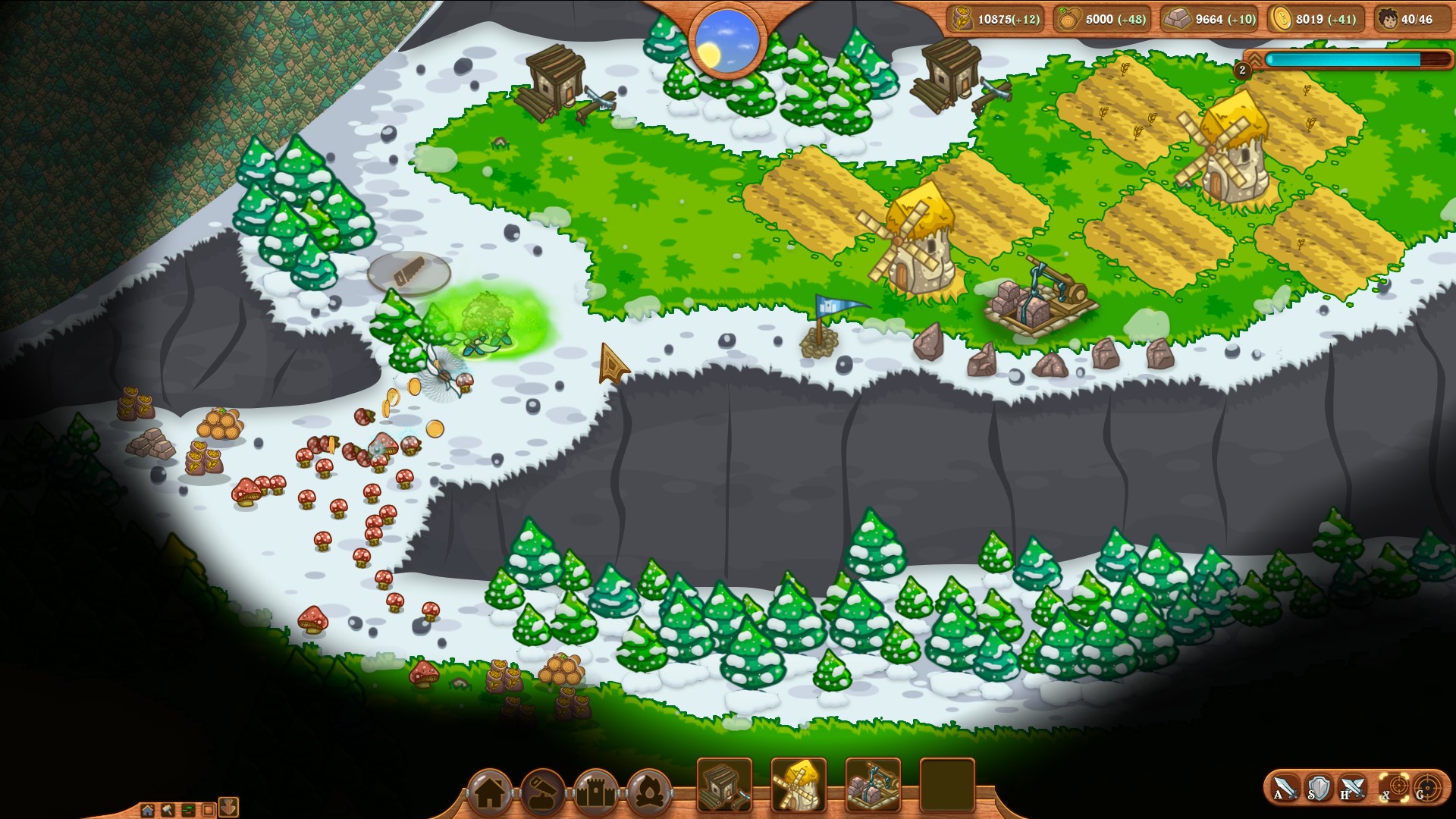Click the hammer icon in the bottom-left corner
This screenshot has height=819, width=1456.
coord(167,810)
